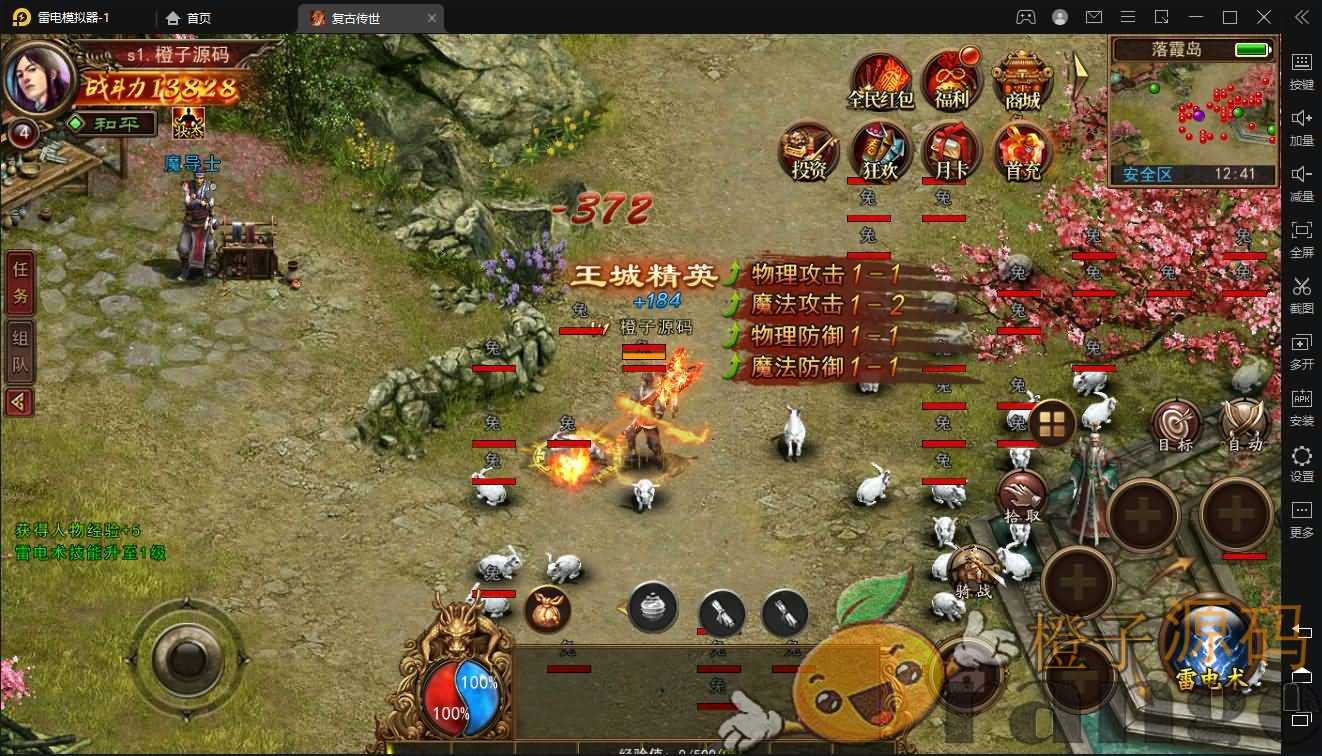Open the 月卡 monthly card icon
1322x756 pixels.
[x=950, y=152]
